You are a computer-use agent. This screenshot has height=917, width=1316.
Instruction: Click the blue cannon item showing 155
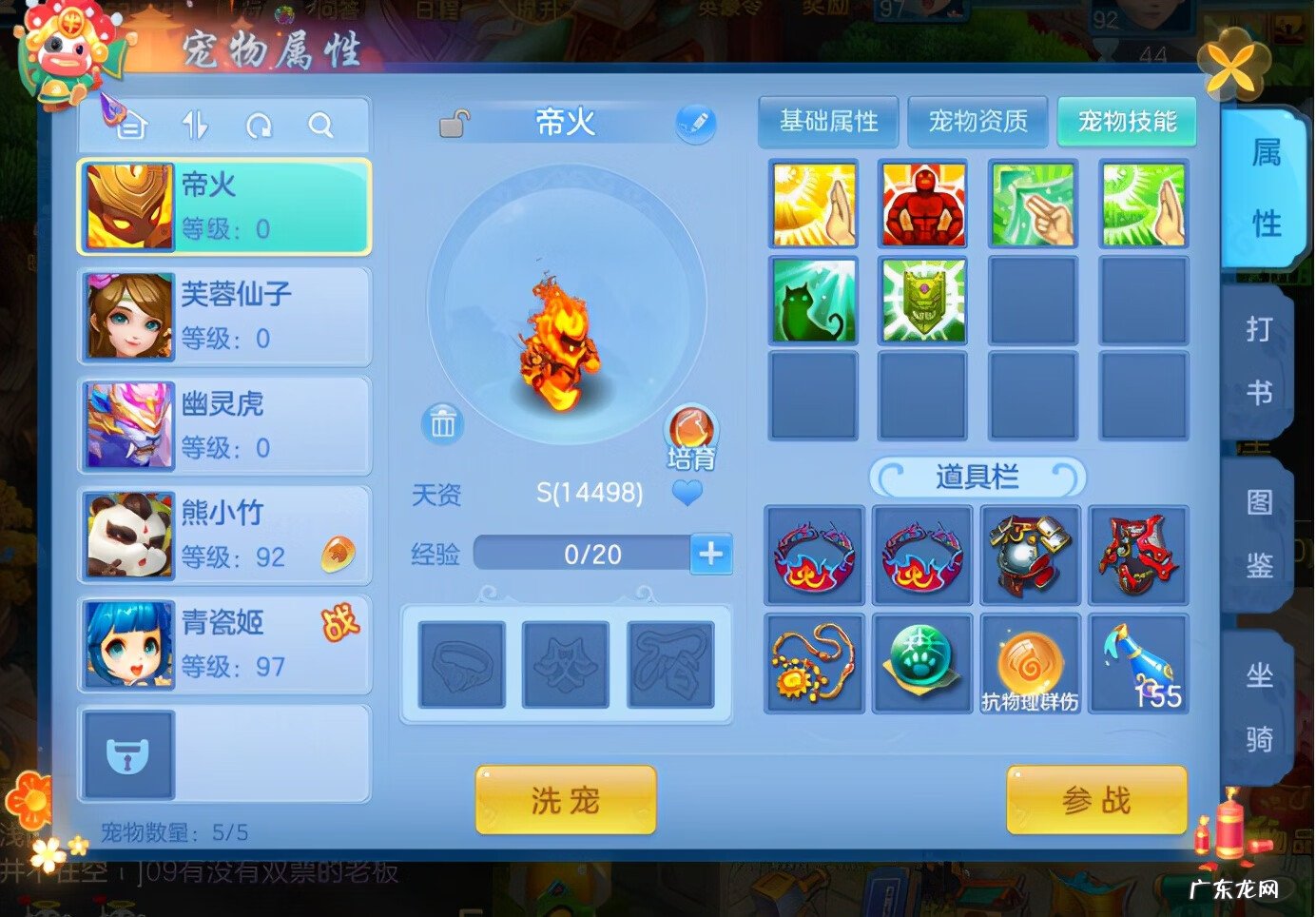(1138, 661)
